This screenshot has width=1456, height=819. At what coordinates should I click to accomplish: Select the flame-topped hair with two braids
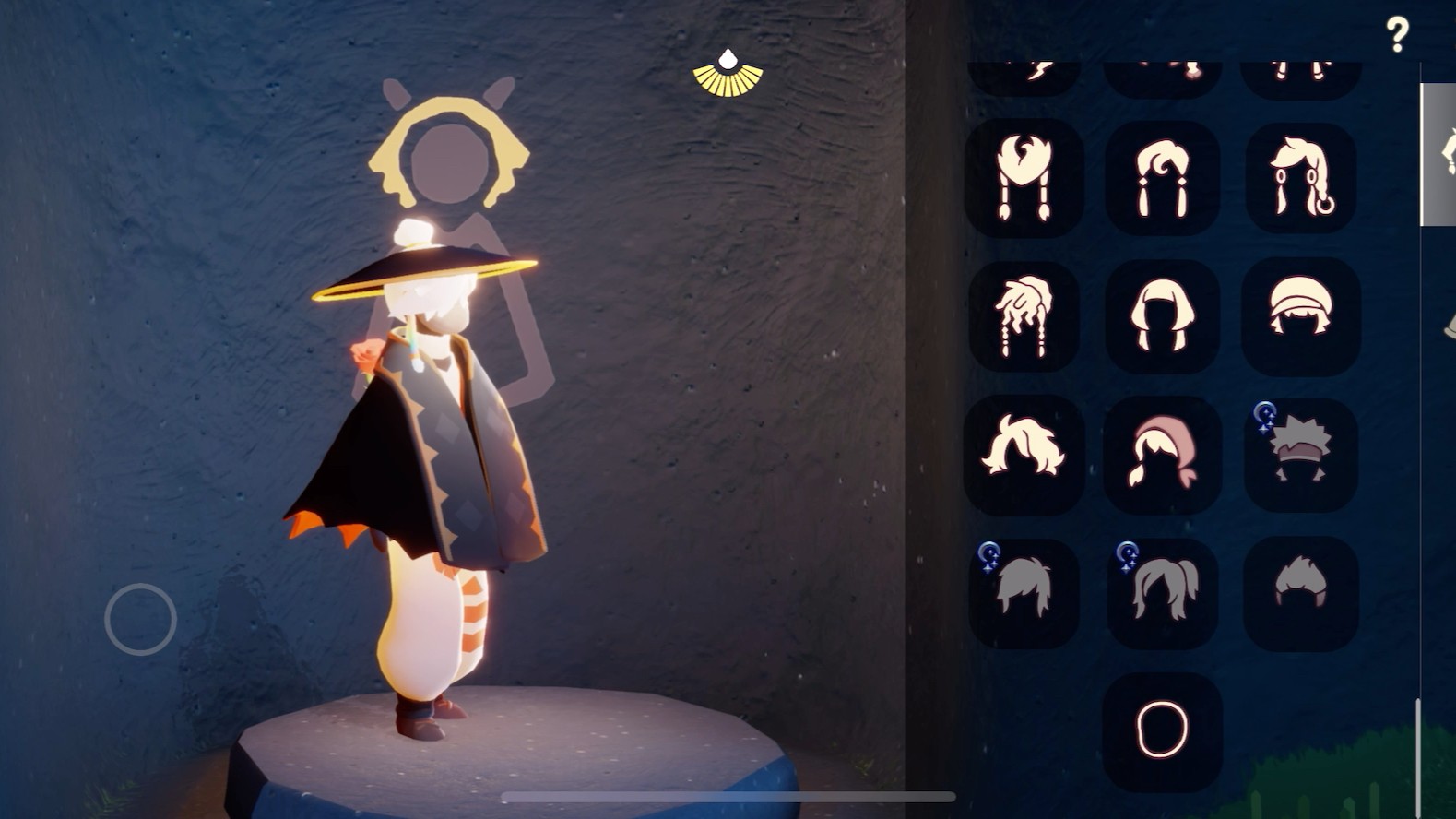pos(1024,177)
